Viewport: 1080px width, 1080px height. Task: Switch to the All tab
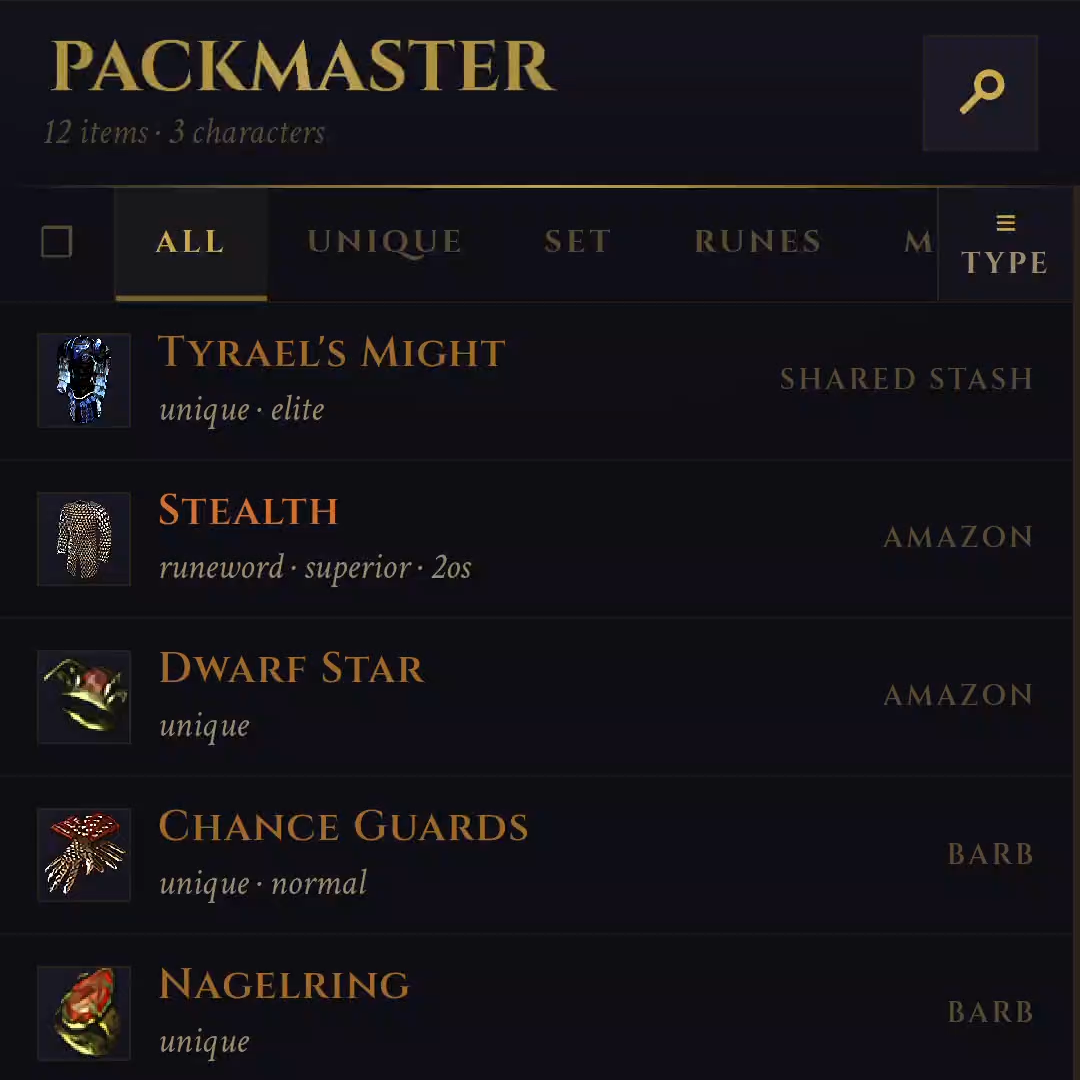click(x=190, y=243)
